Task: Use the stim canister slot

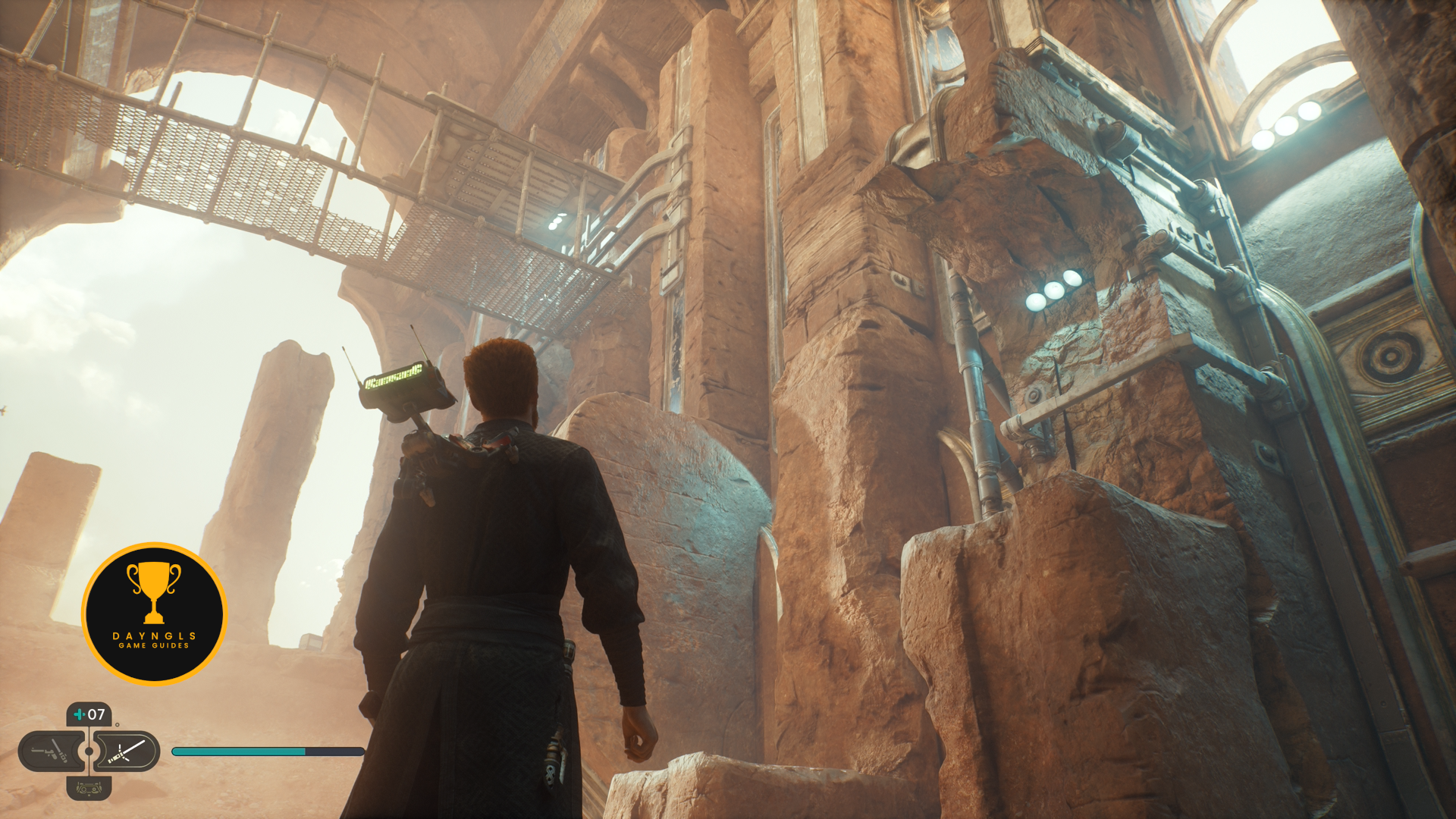Action: (89, 714)
